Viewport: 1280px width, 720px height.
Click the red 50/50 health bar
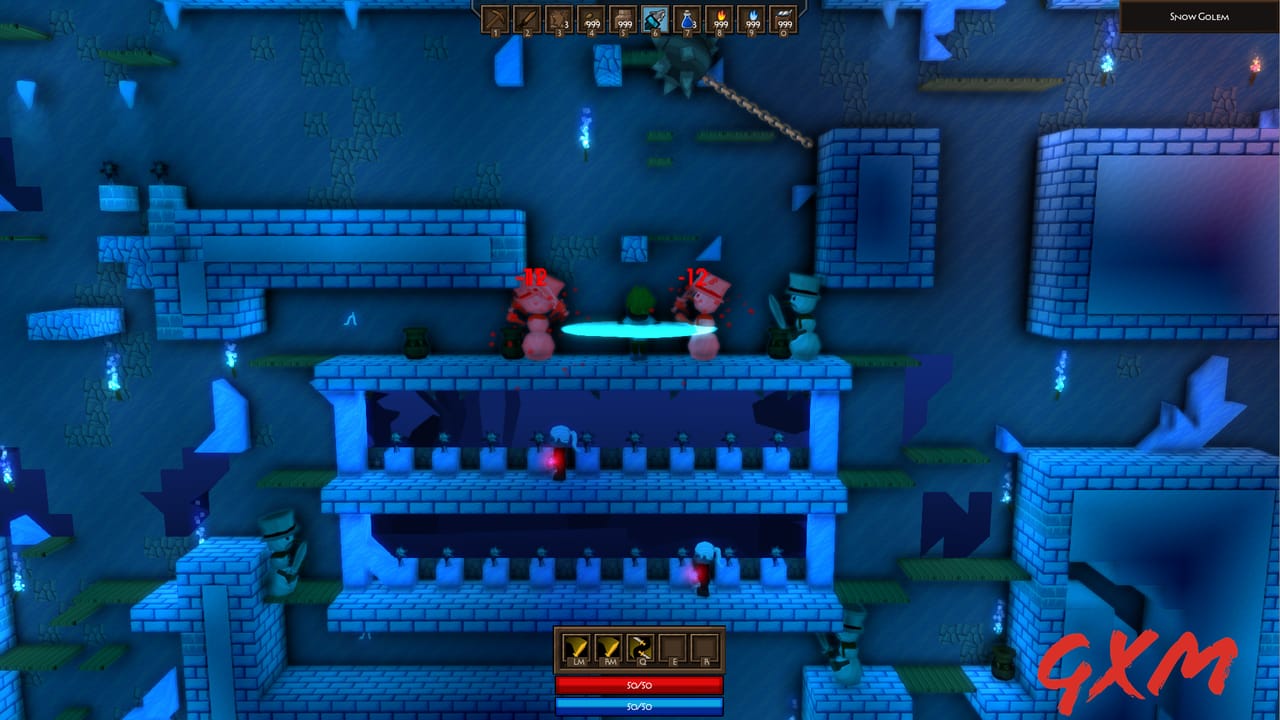(640, 686)
